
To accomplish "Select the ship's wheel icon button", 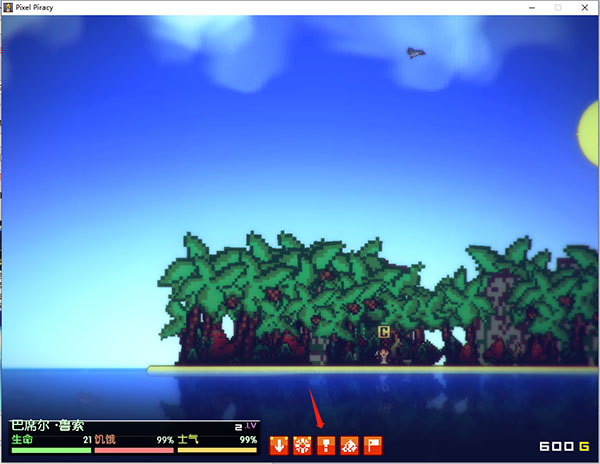I will click(x=302, y=445).
